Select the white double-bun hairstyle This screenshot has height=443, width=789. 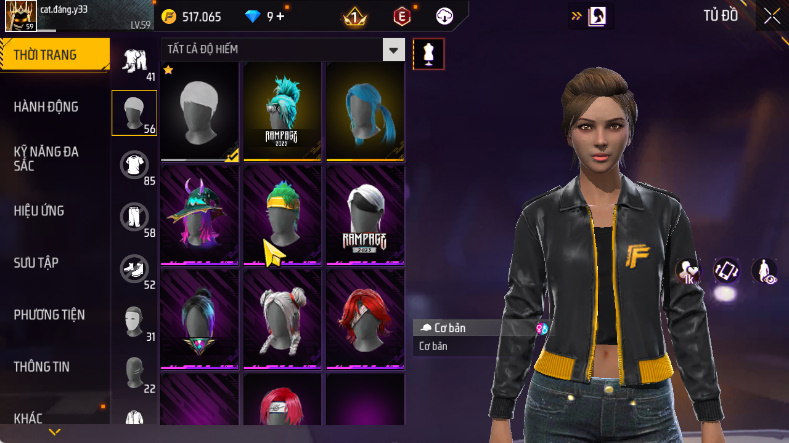[x=282, y=317]
